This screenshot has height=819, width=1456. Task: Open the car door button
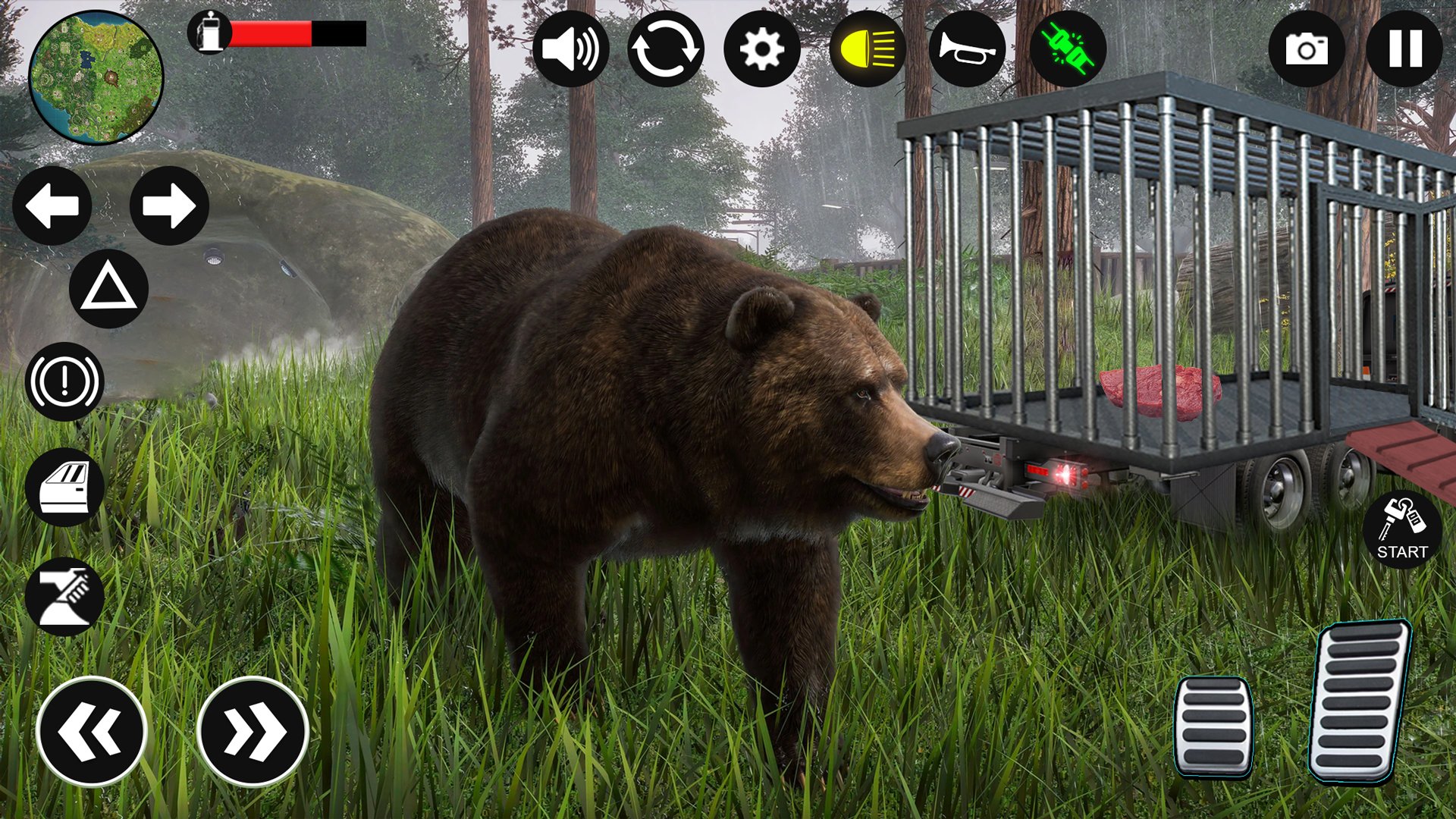tap(64, 488)
